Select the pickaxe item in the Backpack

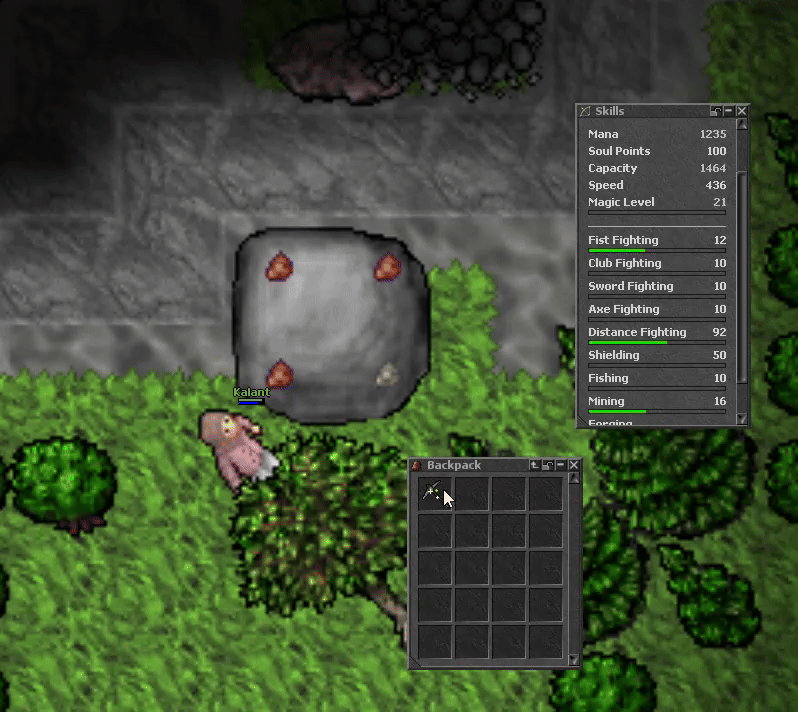click(434, 492)
